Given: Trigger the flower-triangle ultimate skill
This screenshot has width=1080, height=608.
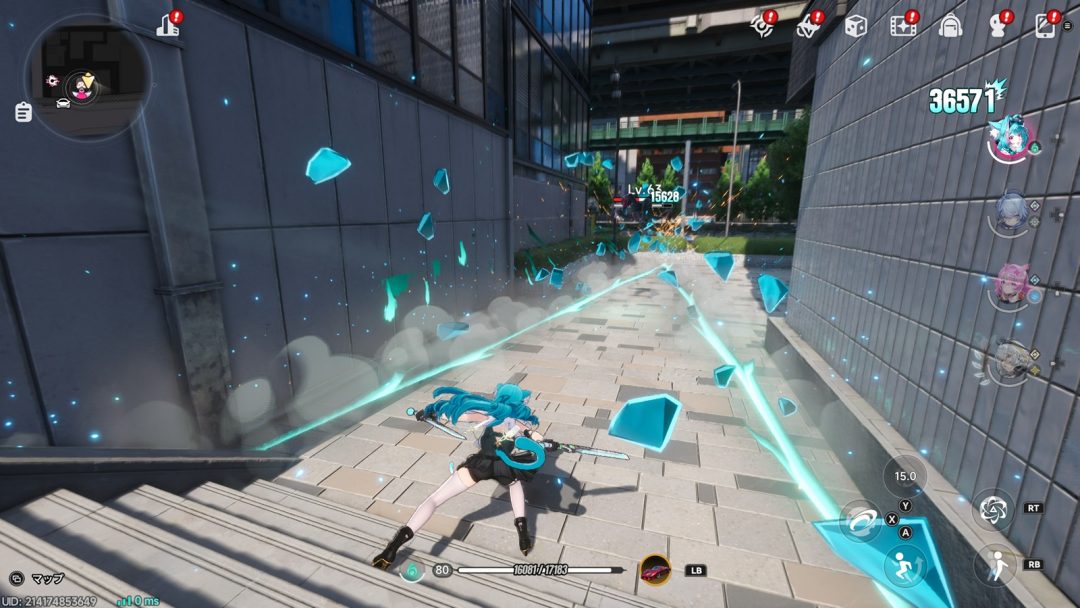Looking at the screenshot, I should (x=993, y=509).
